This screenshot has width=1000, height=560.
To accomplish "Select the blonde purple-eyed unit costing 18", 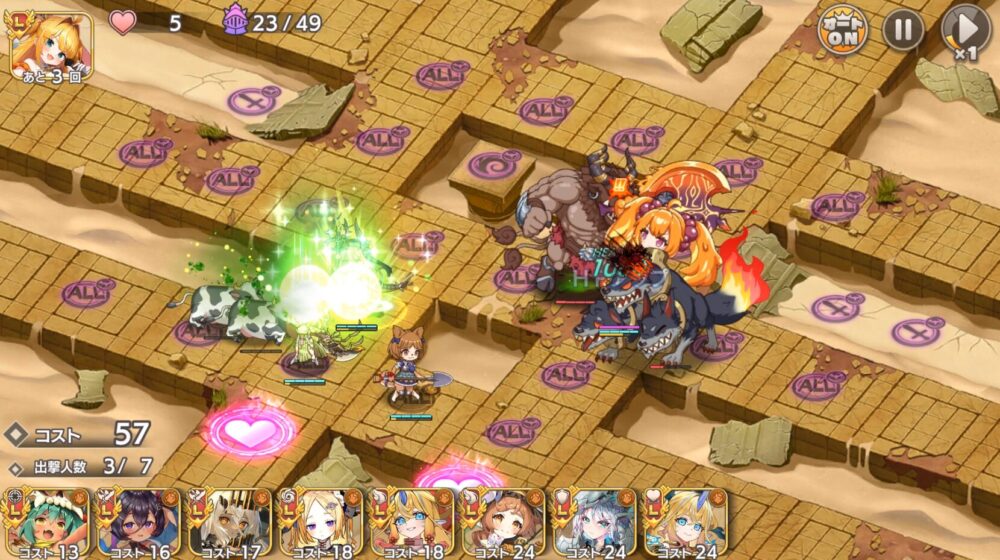I will [x=320, y=522].
